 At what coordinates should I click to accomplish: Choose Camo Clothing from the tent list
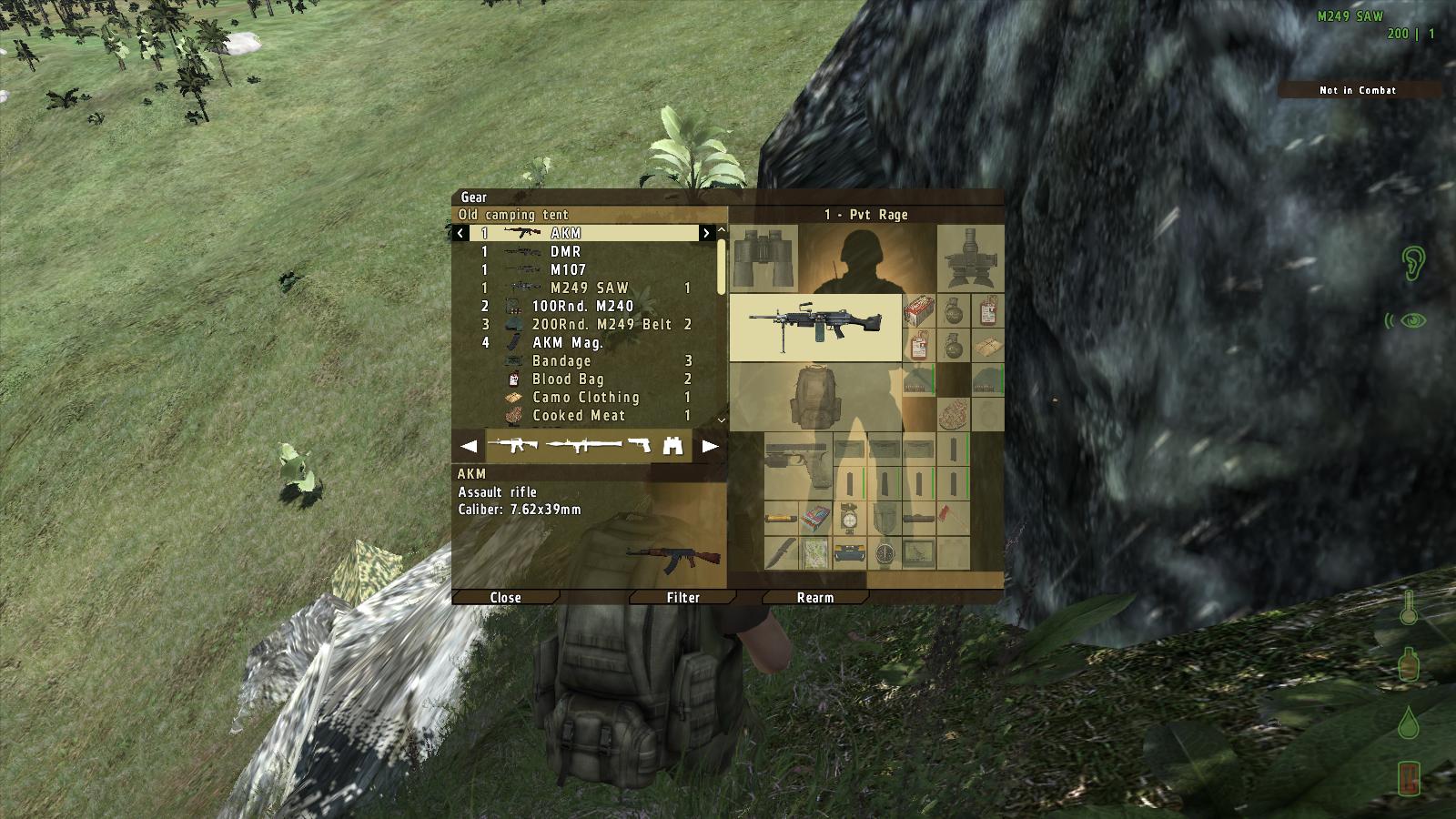click(x=585, y=398)
